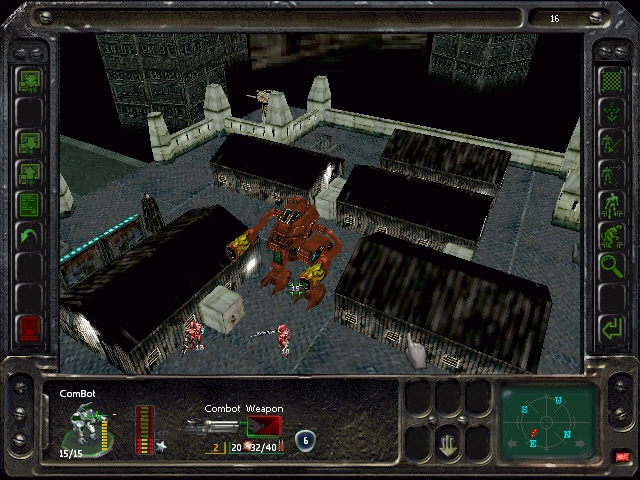This screenshot has height=480, width=640.
Task: Click the green return arrow end-turn button
Action: [x=609, y=327]
